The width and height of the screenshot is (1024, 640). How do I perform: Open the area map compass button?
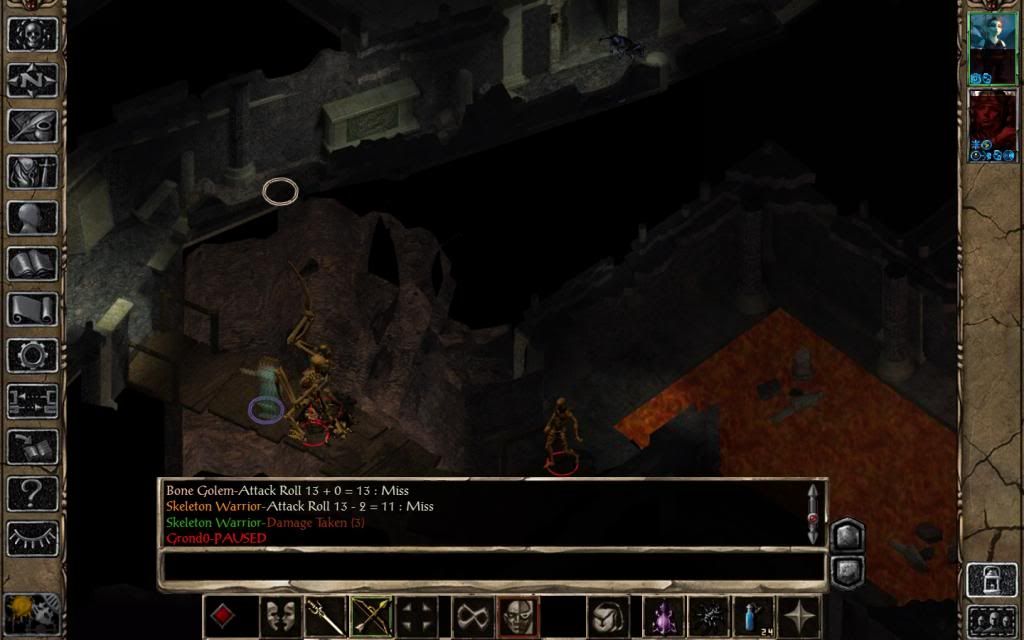(x=32, y=79)
